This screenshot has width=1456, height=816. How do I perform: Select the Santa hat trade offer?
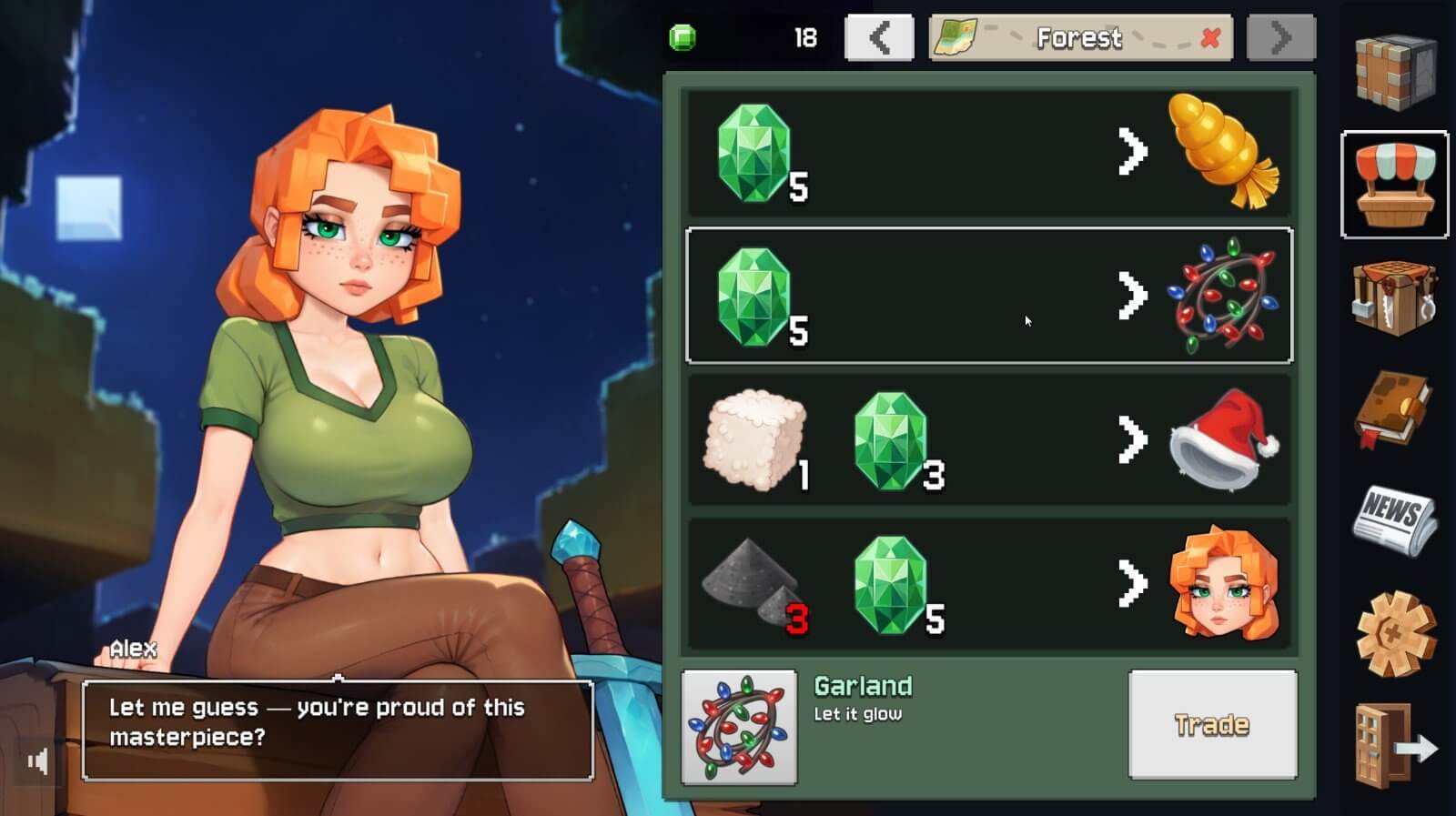pos(989,439)
